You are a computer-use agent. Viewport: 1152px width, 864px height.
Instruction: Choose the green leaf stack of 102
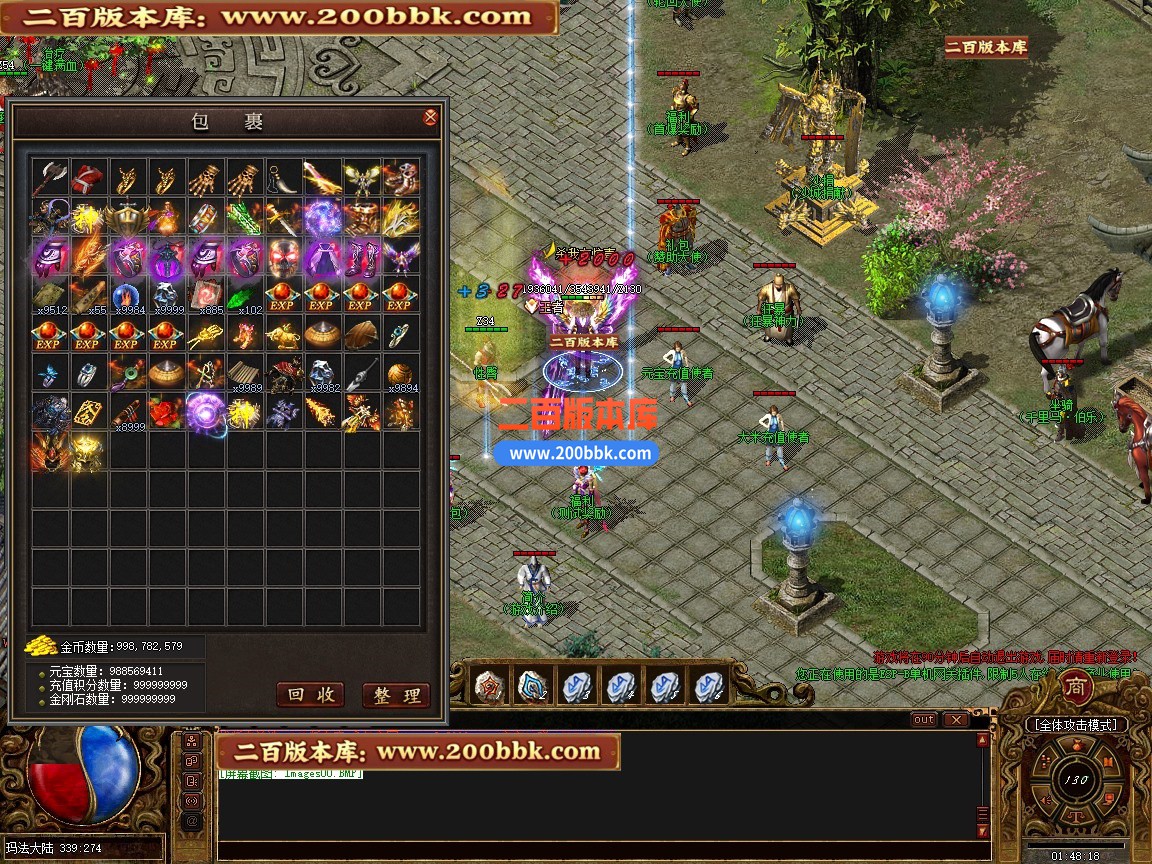tap(244, 296)
